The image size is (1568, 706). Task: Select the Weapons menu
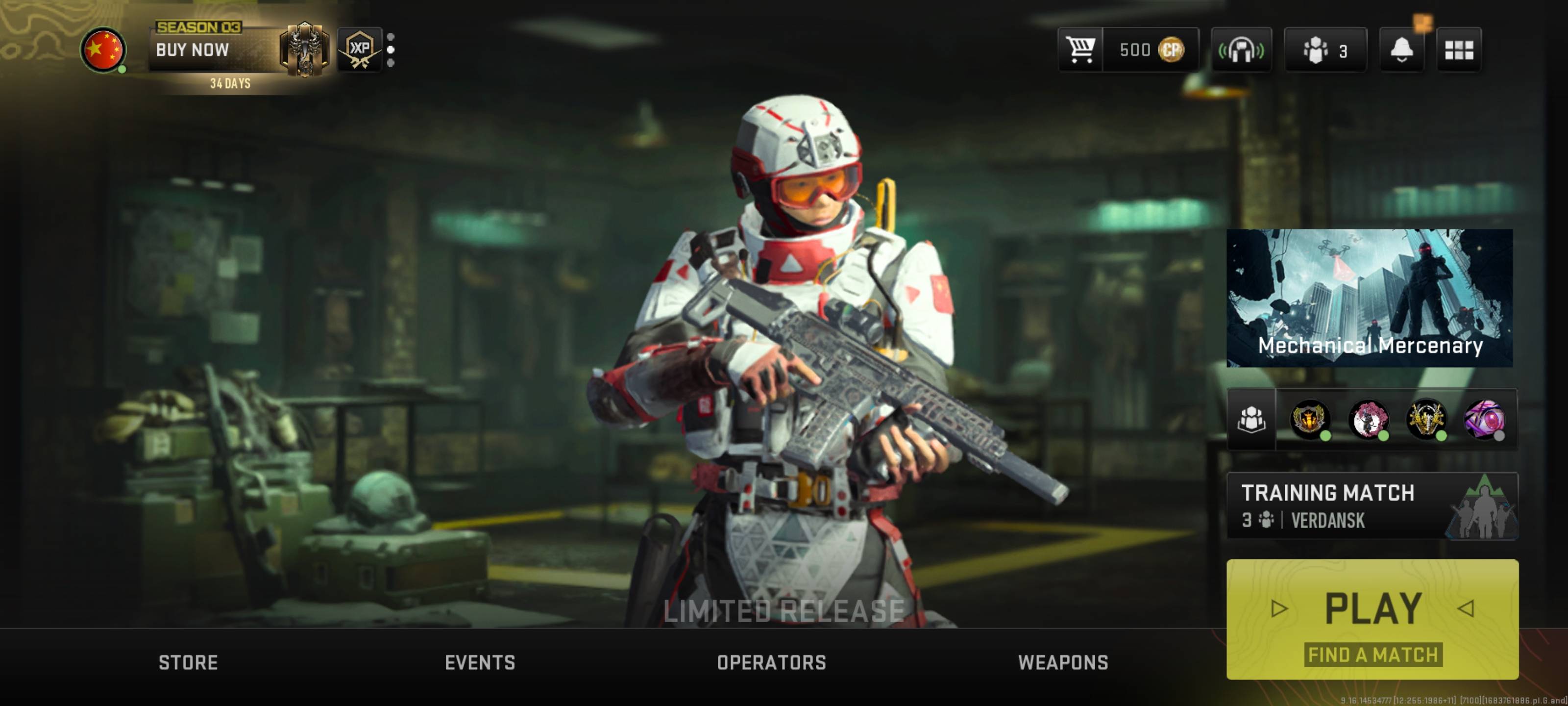coord(1063,662)
